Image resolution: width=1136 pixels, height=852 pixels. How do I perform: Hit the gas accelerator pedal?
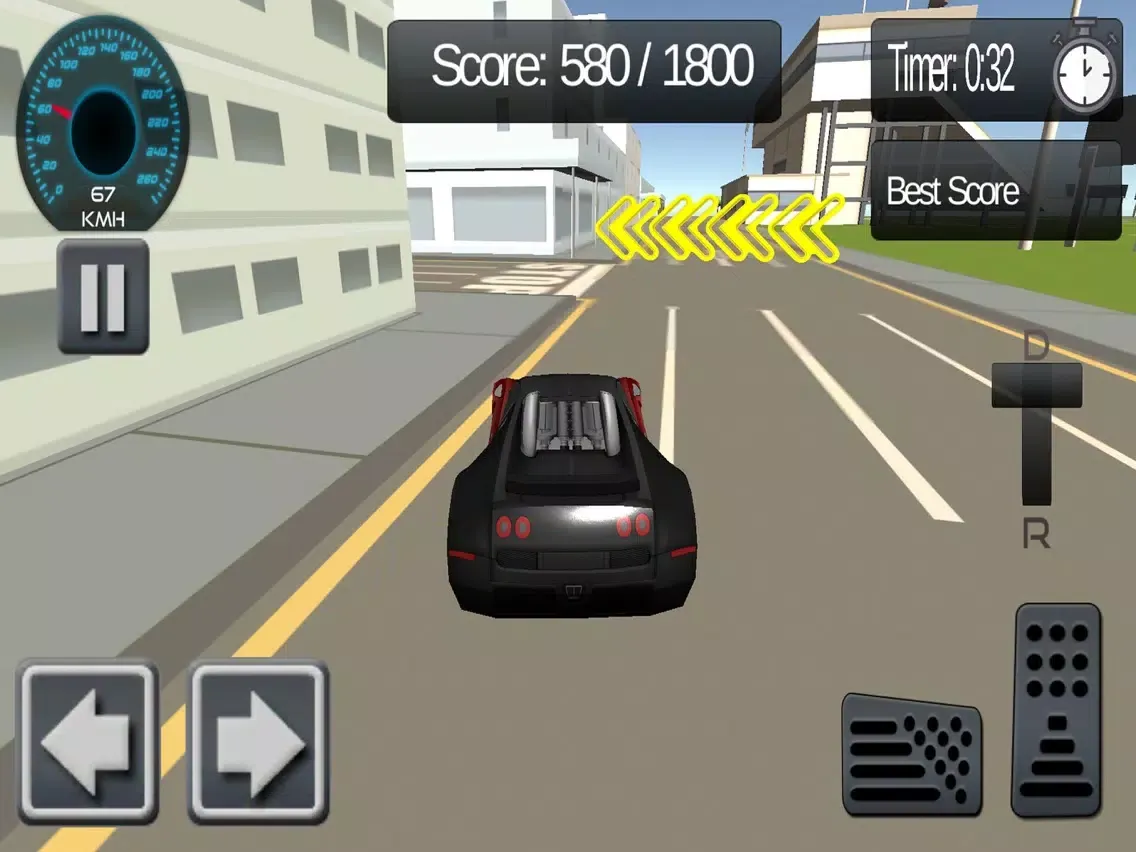[1056, 709]
